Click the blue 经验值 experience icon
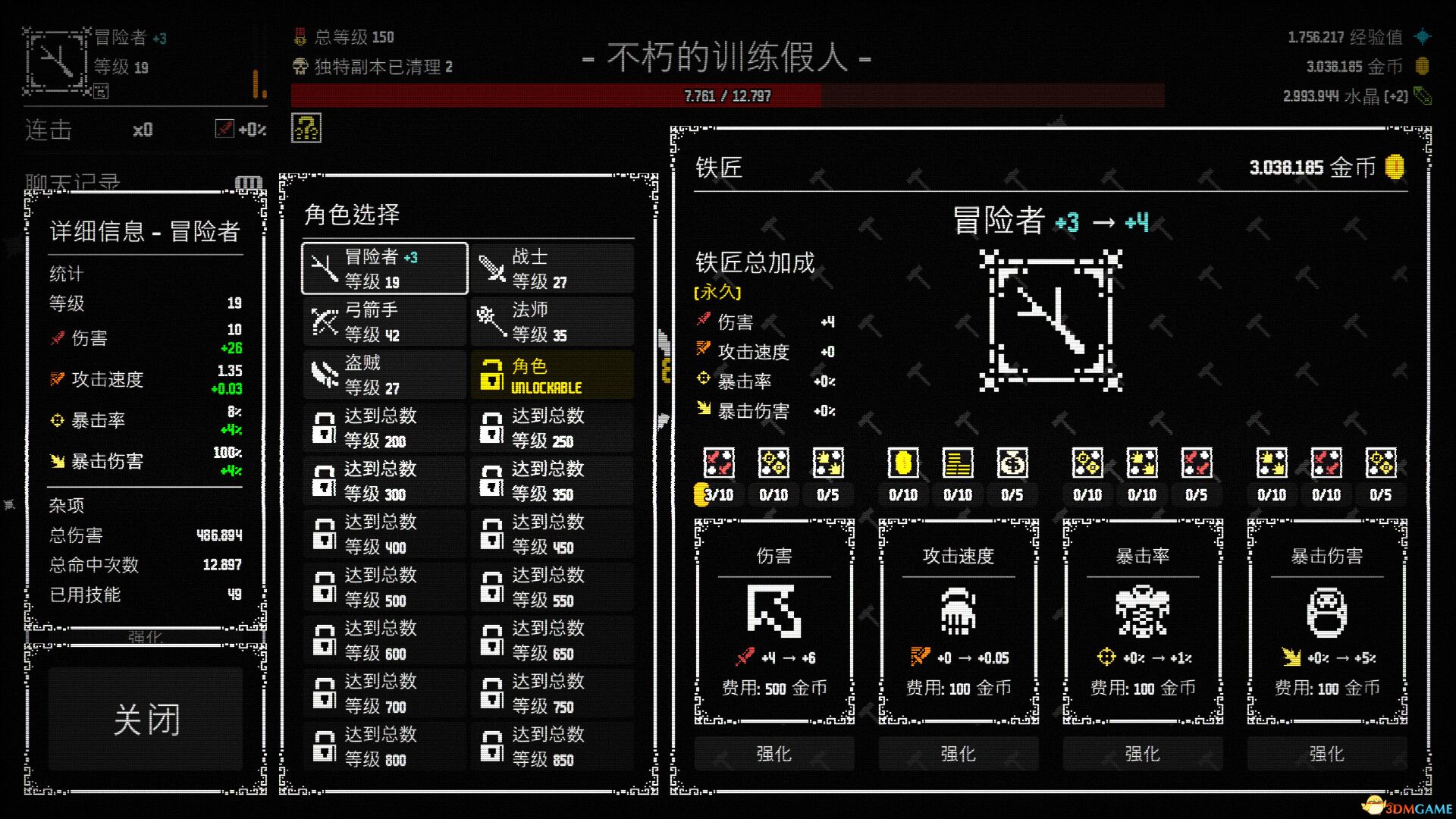Screen dimensions: 1456x819 click(1424, 36)
